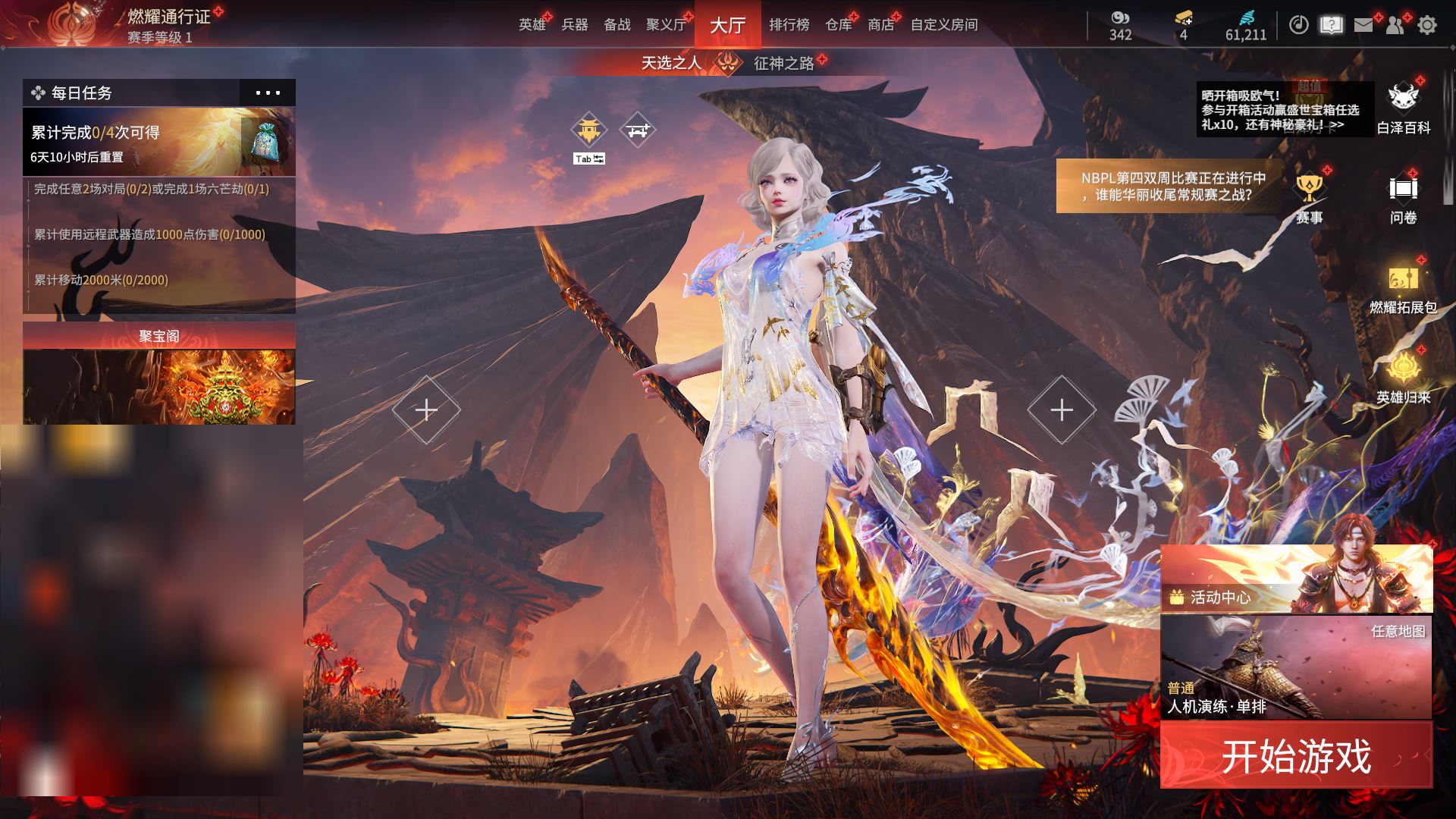The image size is (1456, 819).
Task: Change game mode via 人机演练·单排 panel
Action: coord(1296,667)
